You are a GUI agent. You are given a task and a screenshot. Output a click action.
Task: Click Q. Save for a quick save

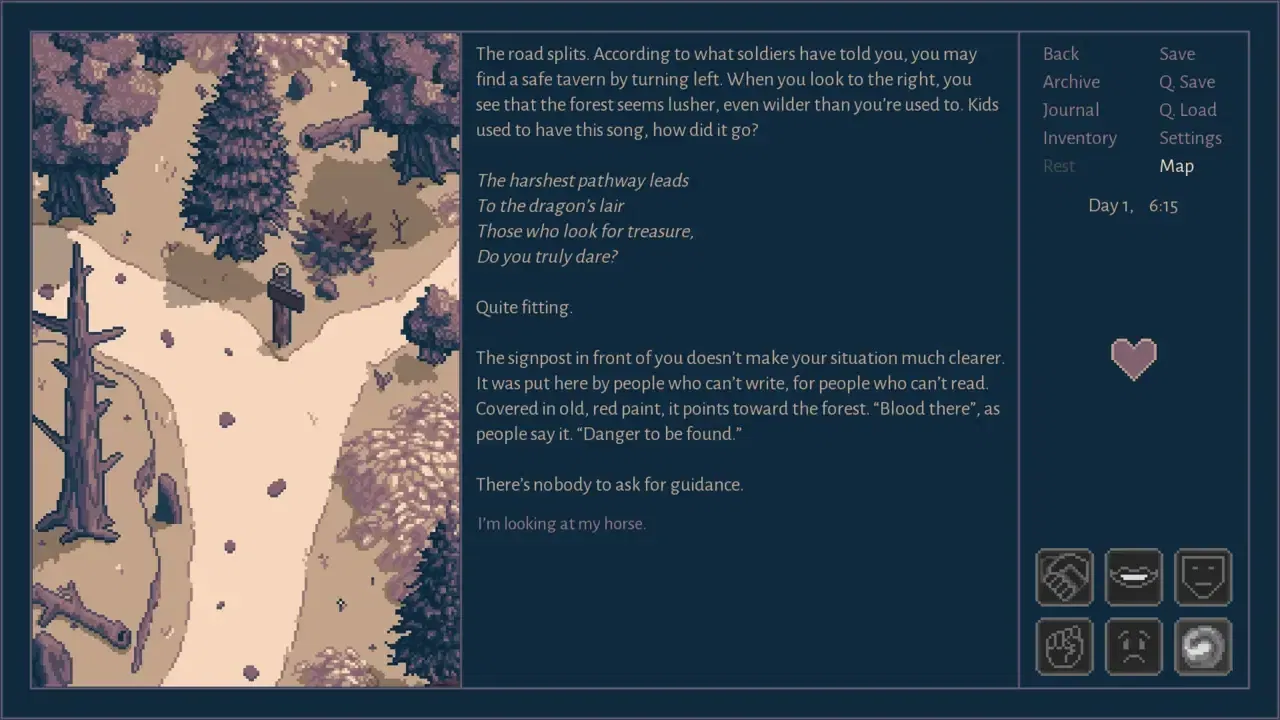1187,82
